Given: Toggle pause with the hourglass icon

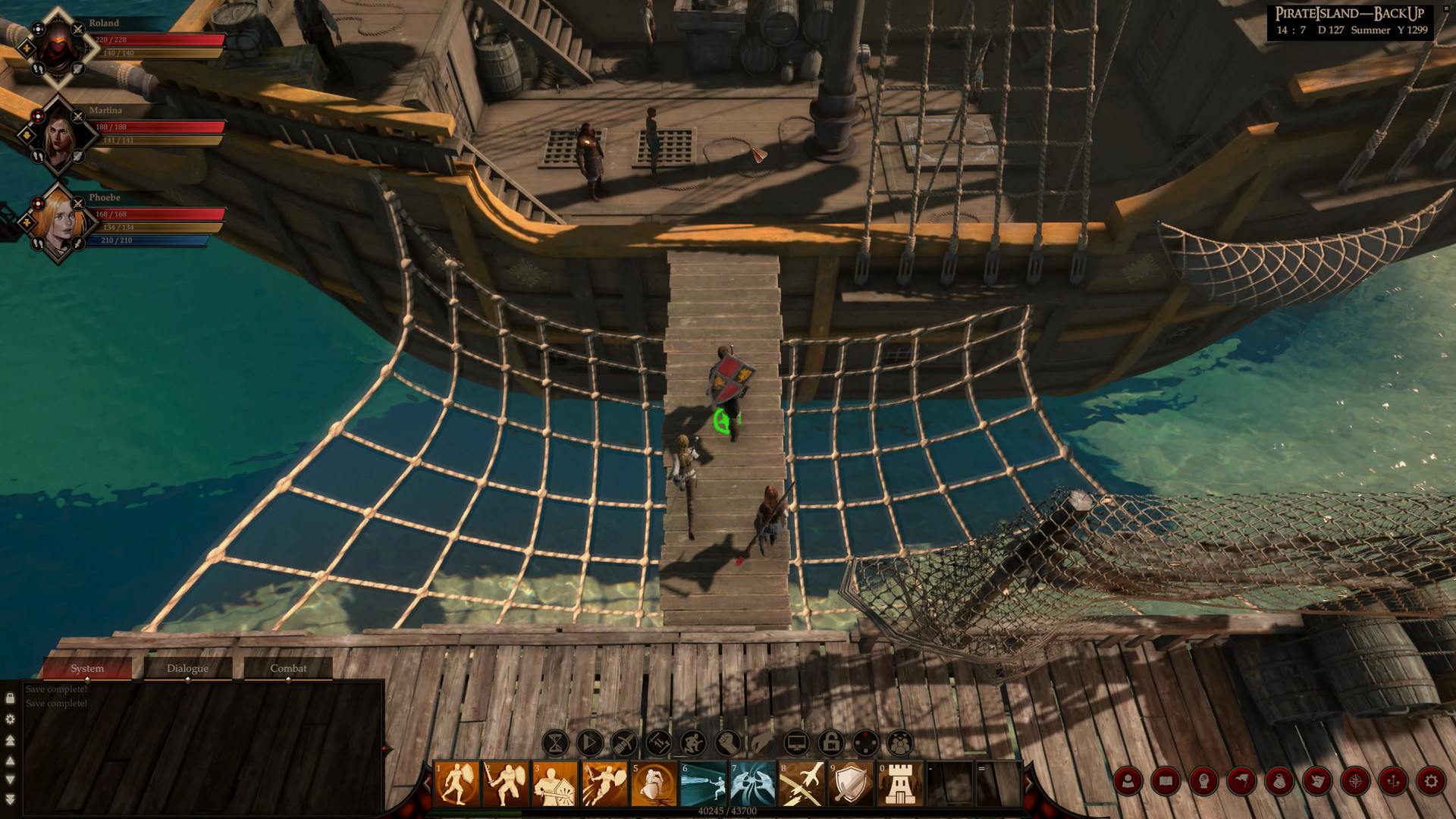Looking at the screenshot, I should (554, 742).
